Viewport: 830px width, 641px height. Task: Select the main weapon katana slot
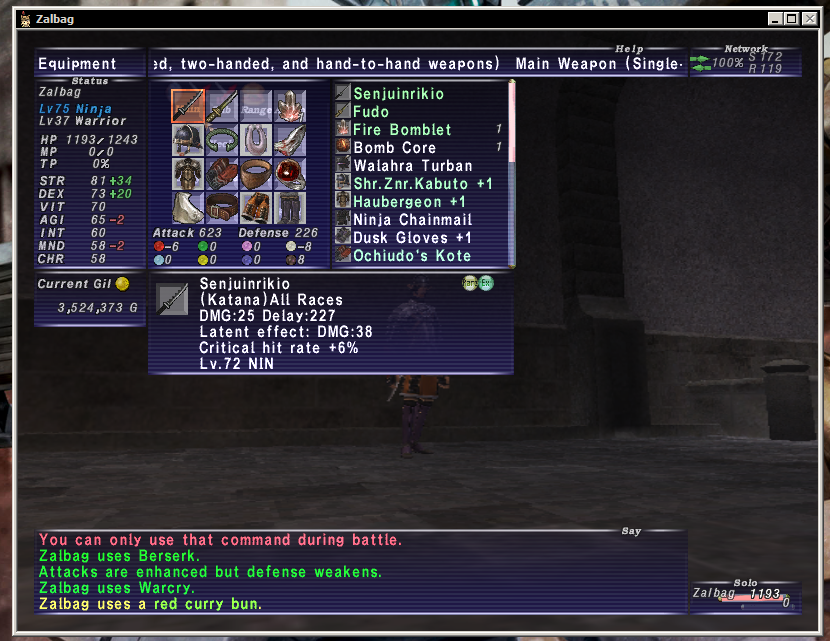[188, 106]
